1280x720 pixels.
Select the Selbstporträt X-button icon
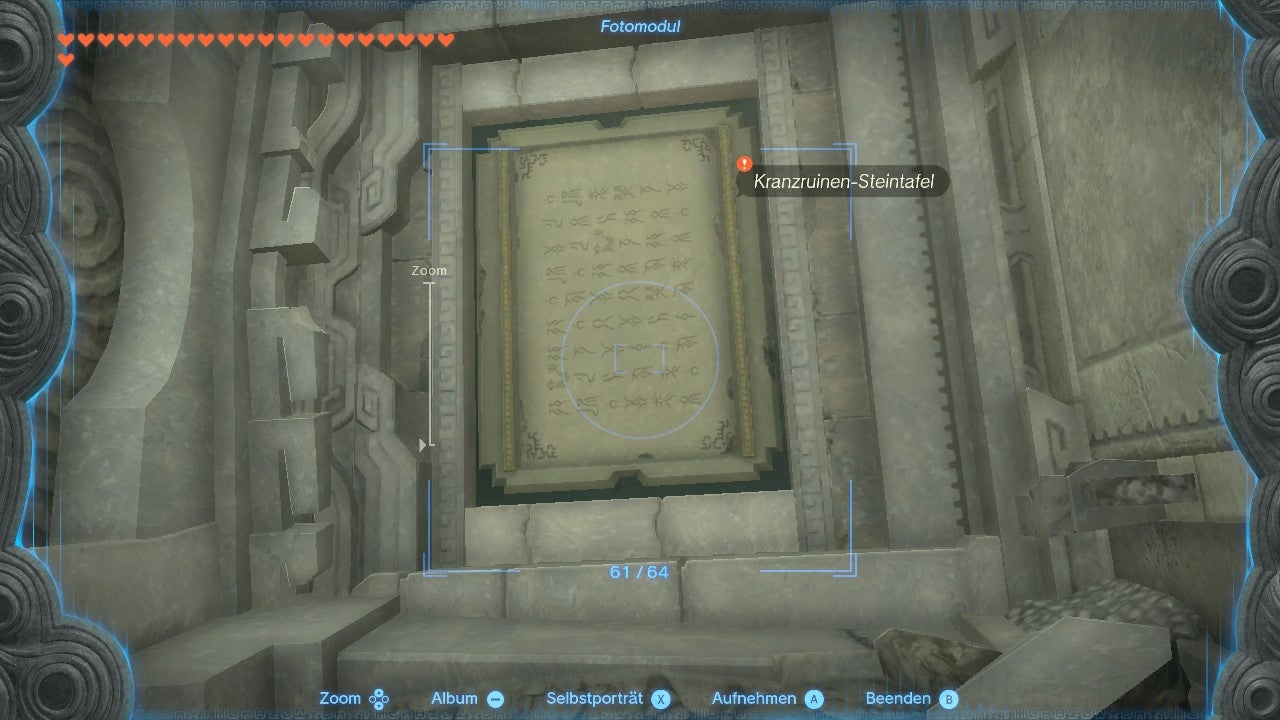click(x=662, y=698)
